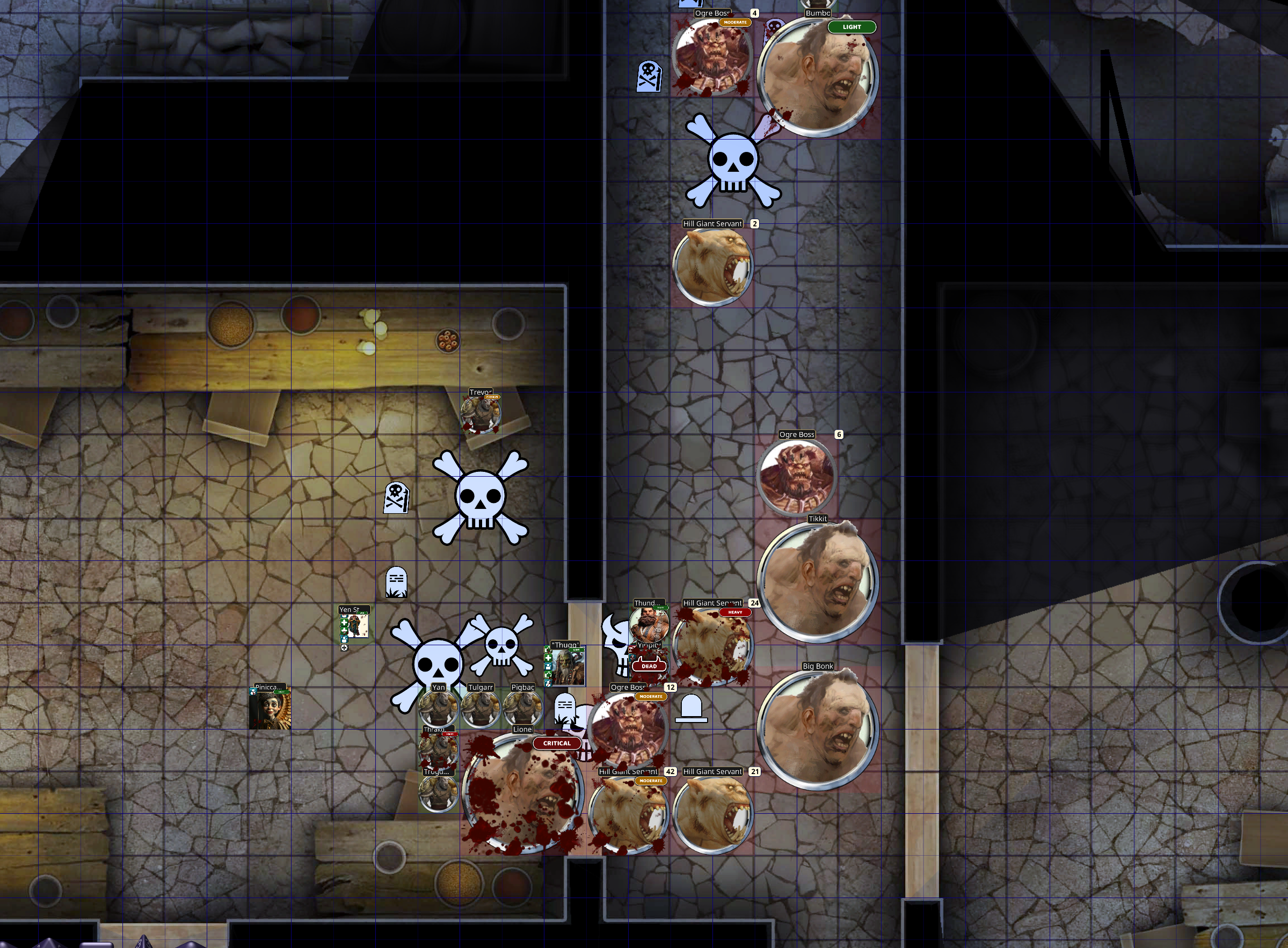The image size is (1288, 948).
Task: Select Hill Giant Servant number 2 token
Action: pos(712,266)
